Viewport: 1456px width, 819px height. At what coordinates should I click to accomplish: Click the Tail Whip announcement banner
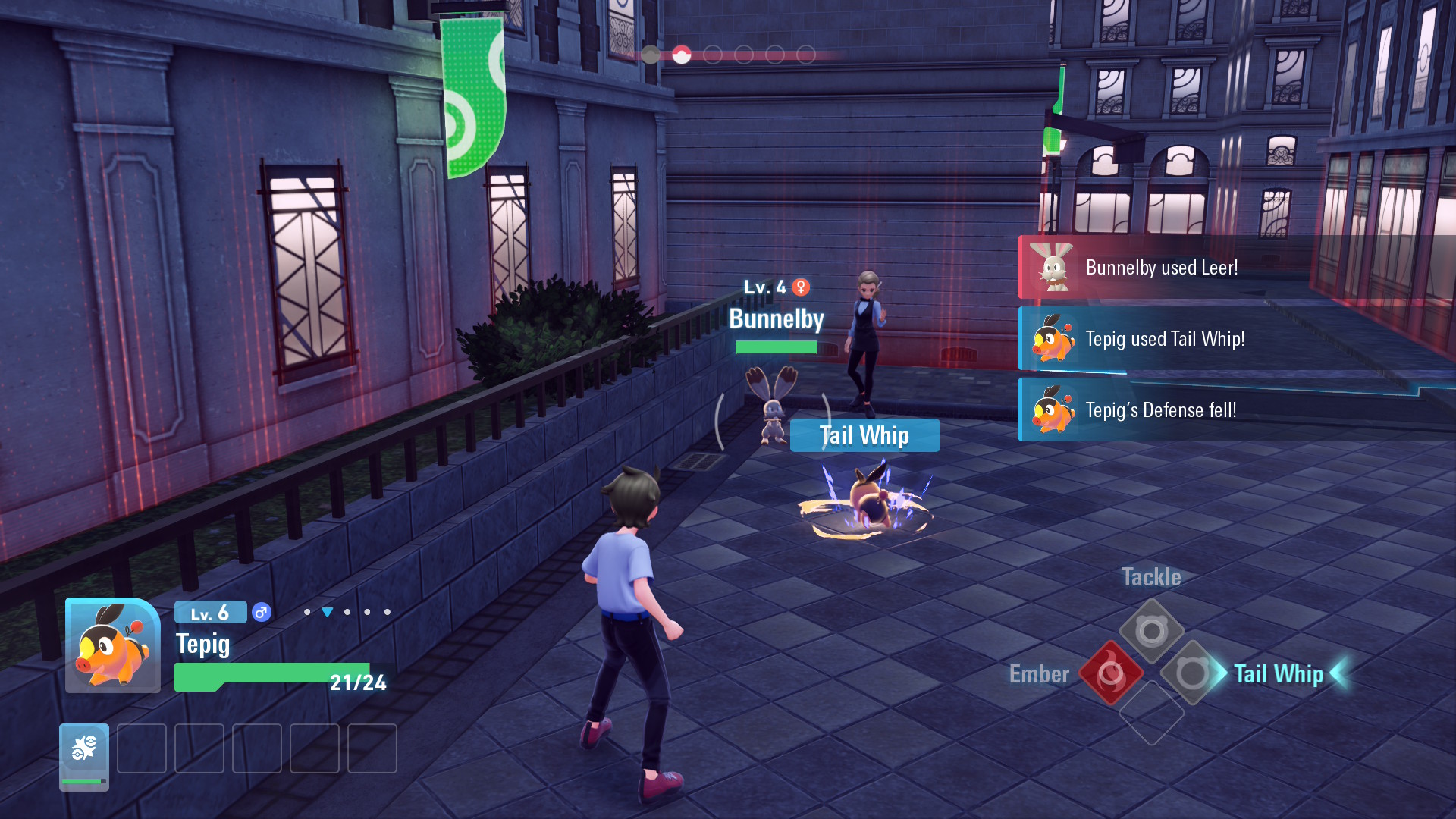864,435
